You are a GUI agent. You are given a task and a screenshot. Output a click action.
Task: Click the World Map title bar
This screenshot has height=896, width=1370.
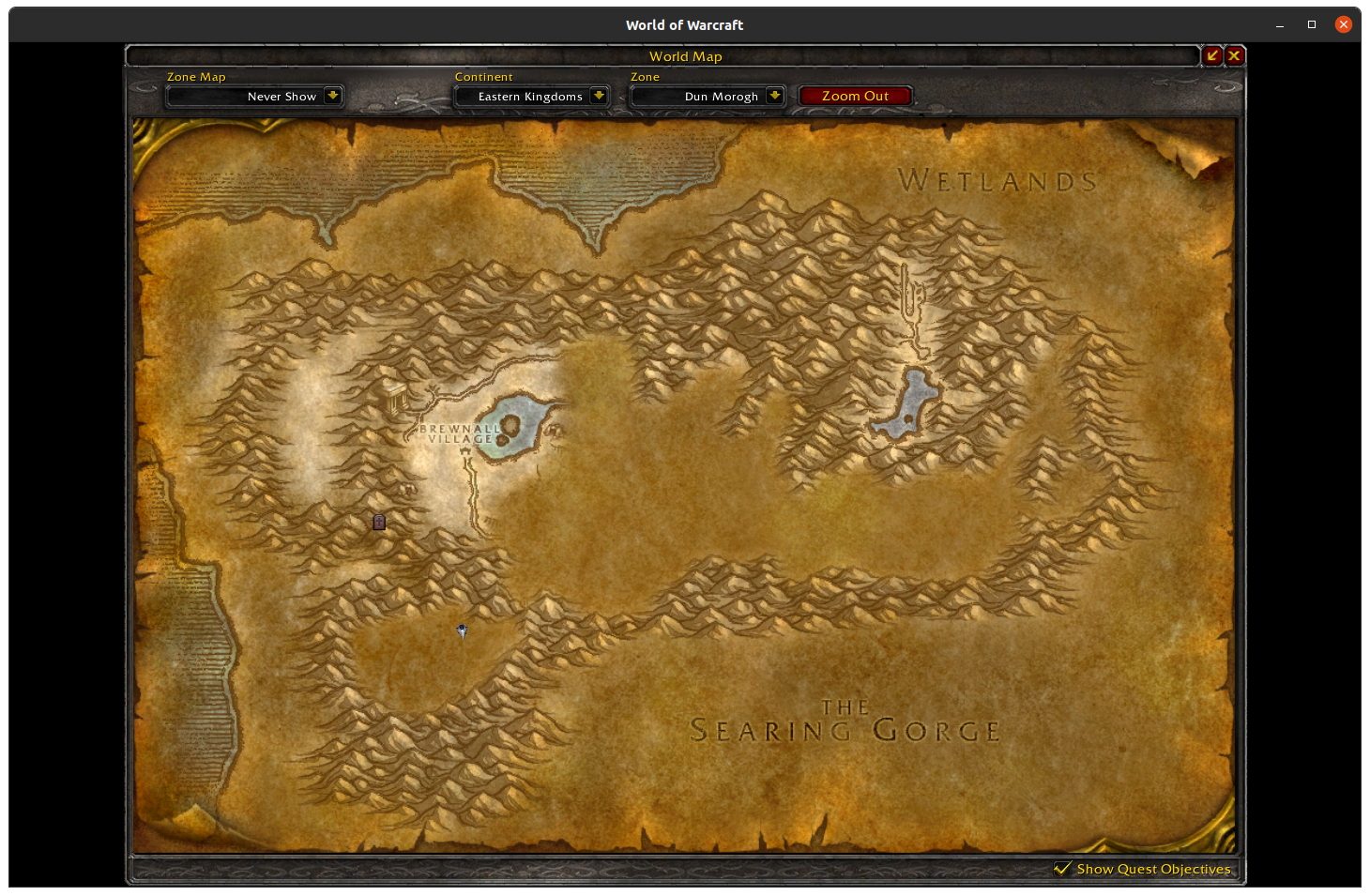click(686, 56)
